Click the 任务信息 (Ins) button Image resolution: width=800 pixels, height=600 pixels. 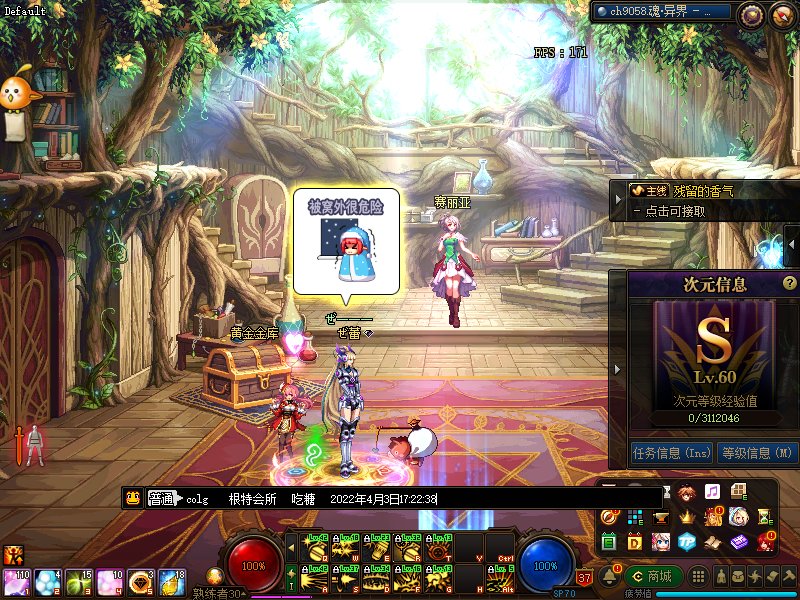click(x=671, y=452)
